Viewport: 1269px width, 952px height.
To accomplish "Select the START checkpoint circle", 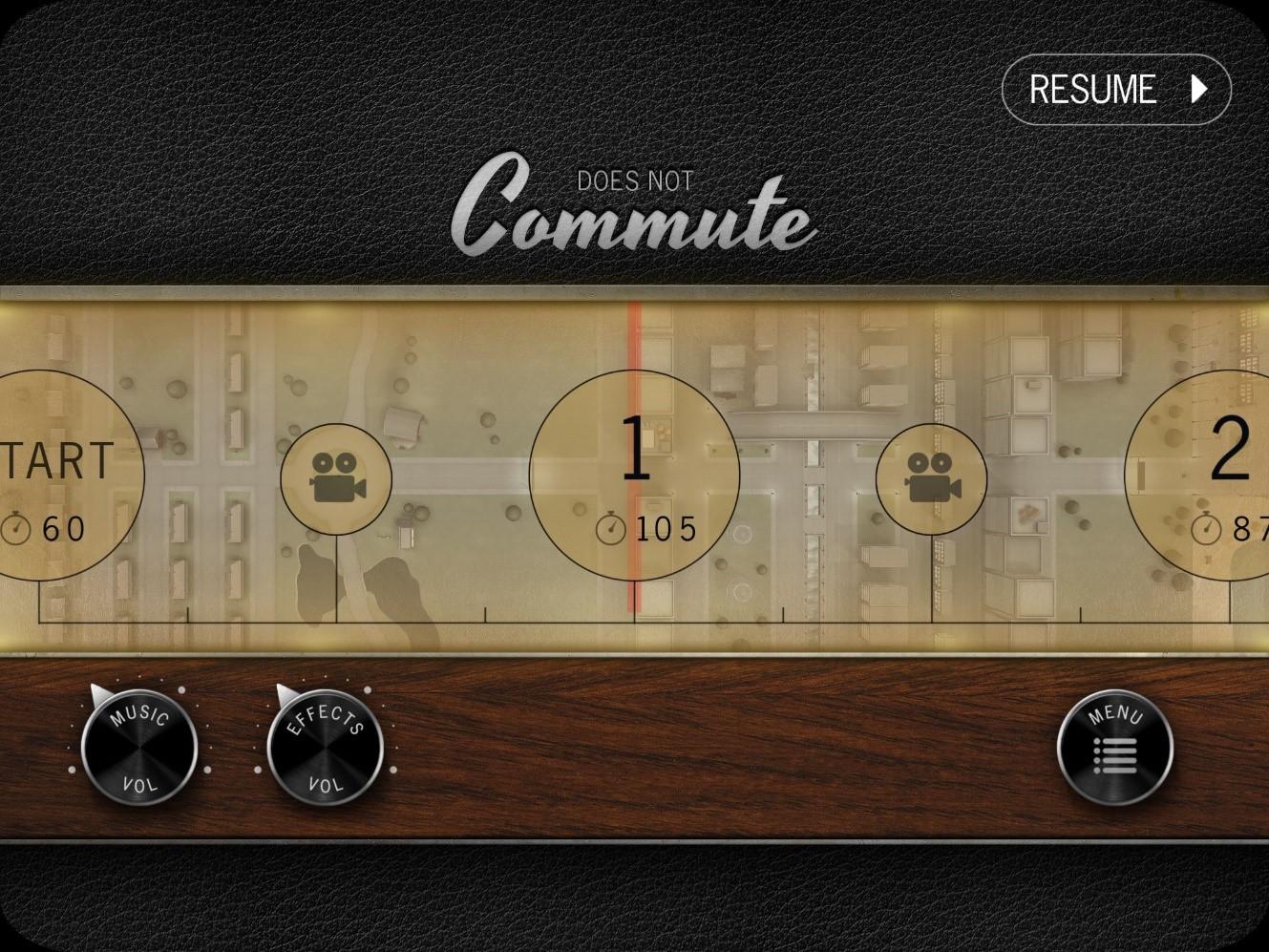I will tap(57, 475).
